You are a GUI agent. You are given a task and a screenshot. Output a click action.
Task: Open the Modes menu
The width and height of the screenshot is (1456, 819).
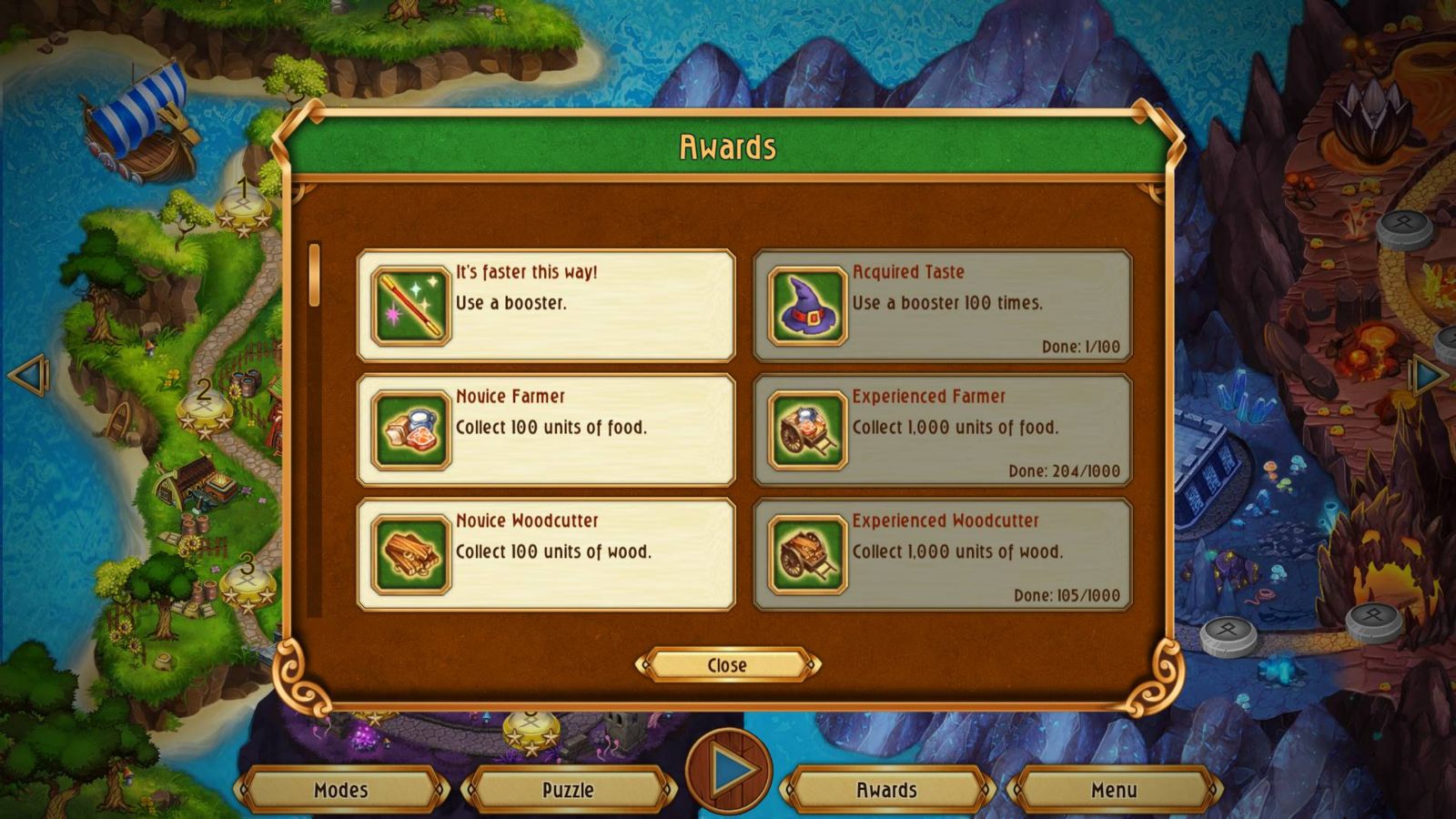(x=341, y=790)
